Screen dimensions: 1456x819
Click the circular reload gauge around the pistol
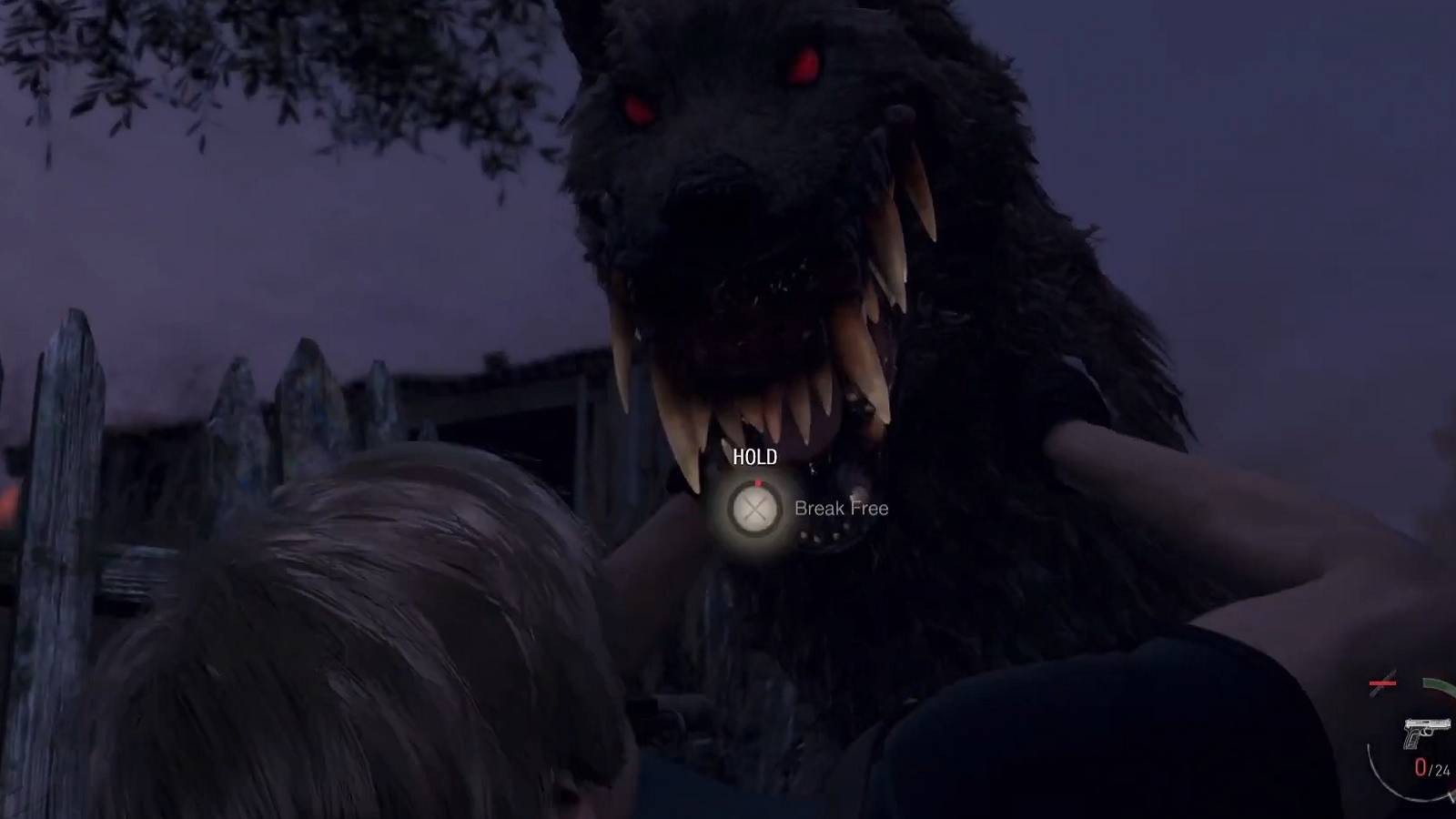coord(1379,778)
